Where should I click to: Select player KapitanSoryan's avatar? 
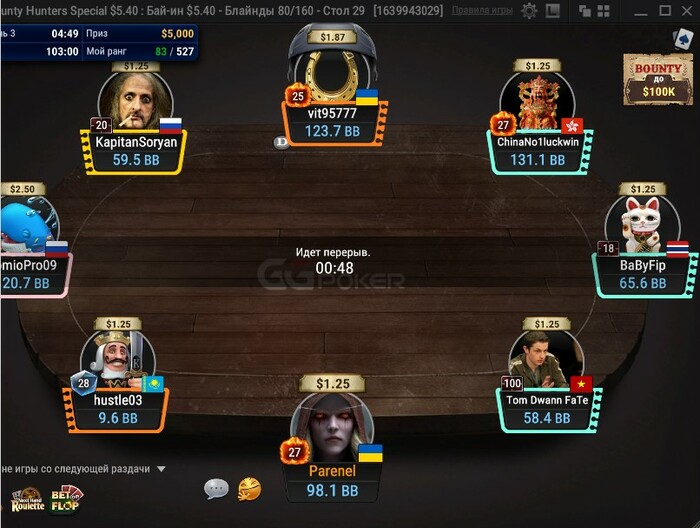click(x=134, y=102)
